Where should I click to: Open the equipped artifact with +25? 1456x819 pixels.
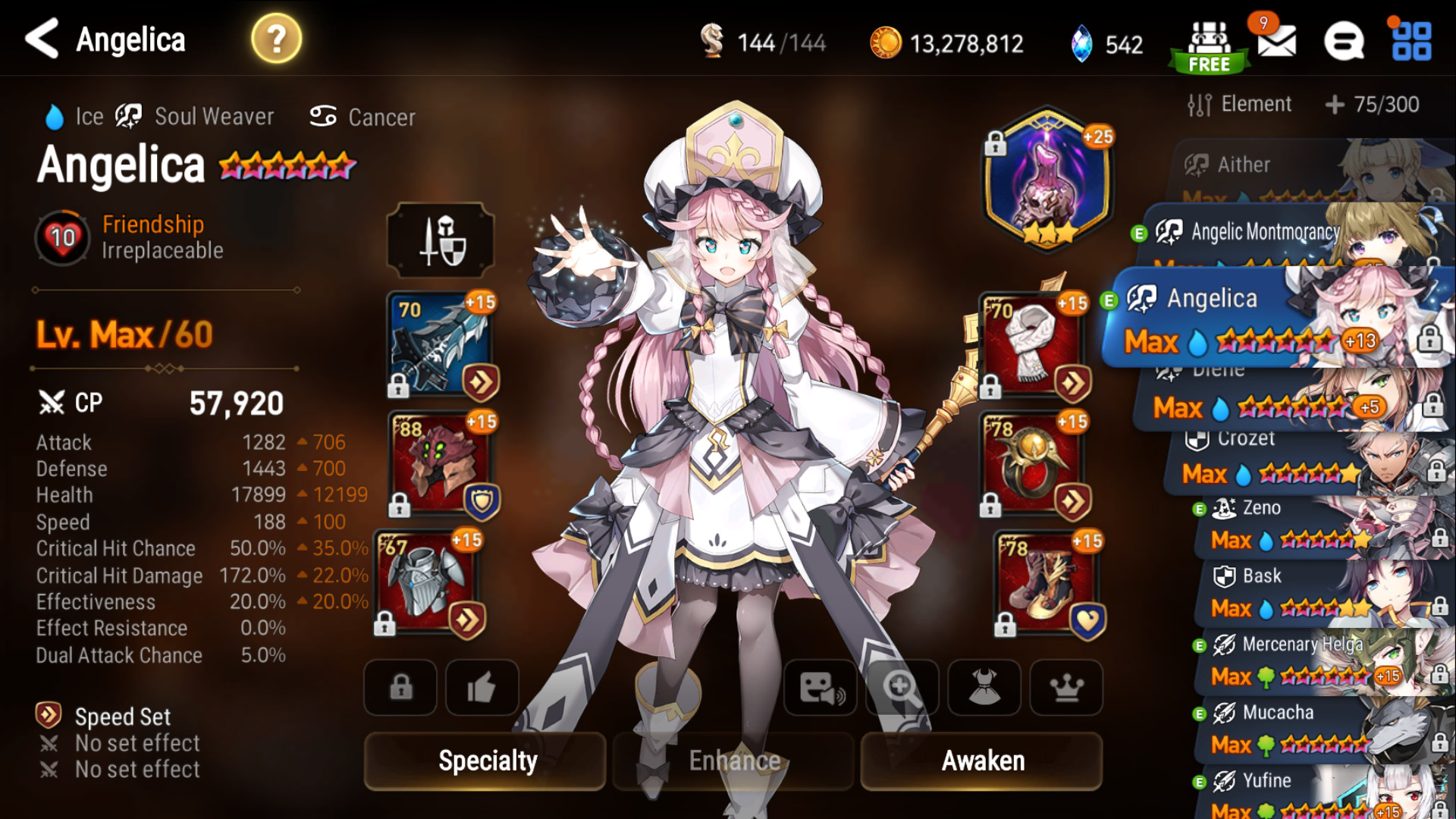[1046, 178]
